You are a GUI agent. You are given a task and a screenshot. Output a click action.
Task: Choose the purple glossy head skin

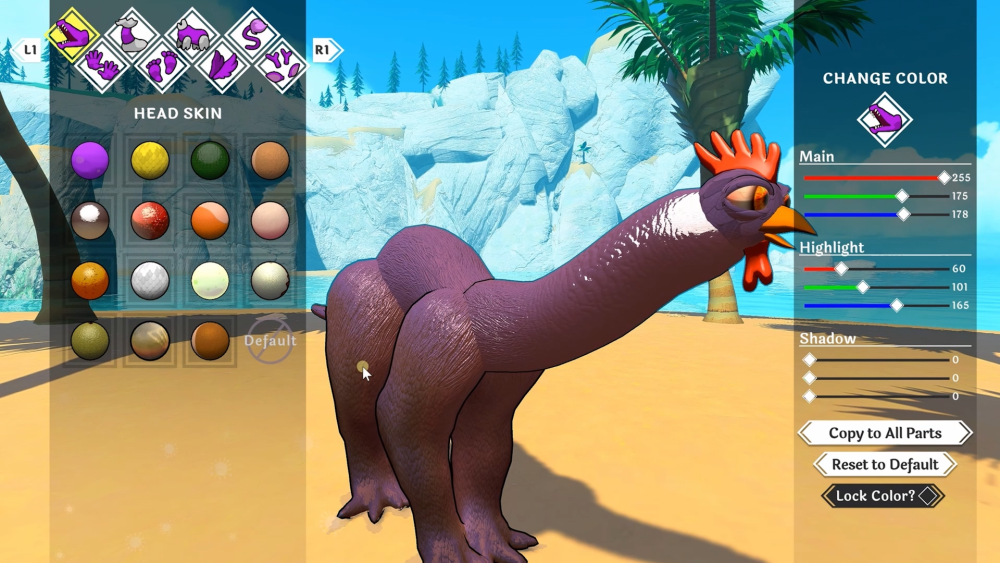click(90, 159)
